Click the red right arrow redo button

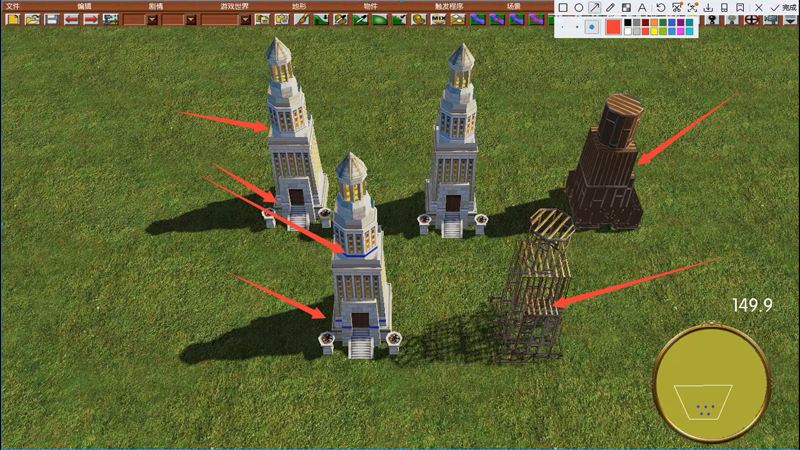(90, 19)
